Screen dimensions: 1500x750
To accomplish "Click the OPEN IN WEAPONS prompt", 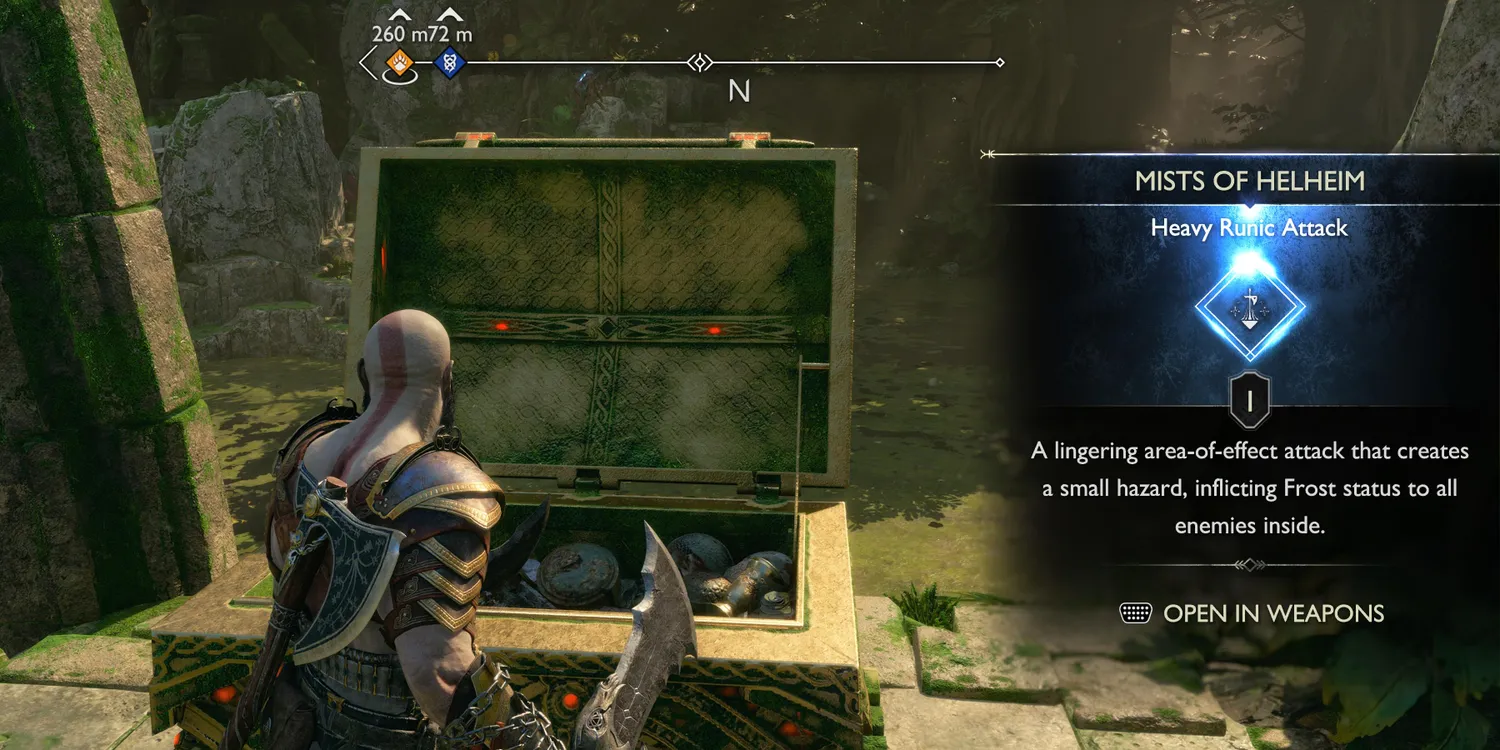I will 1252,613.
